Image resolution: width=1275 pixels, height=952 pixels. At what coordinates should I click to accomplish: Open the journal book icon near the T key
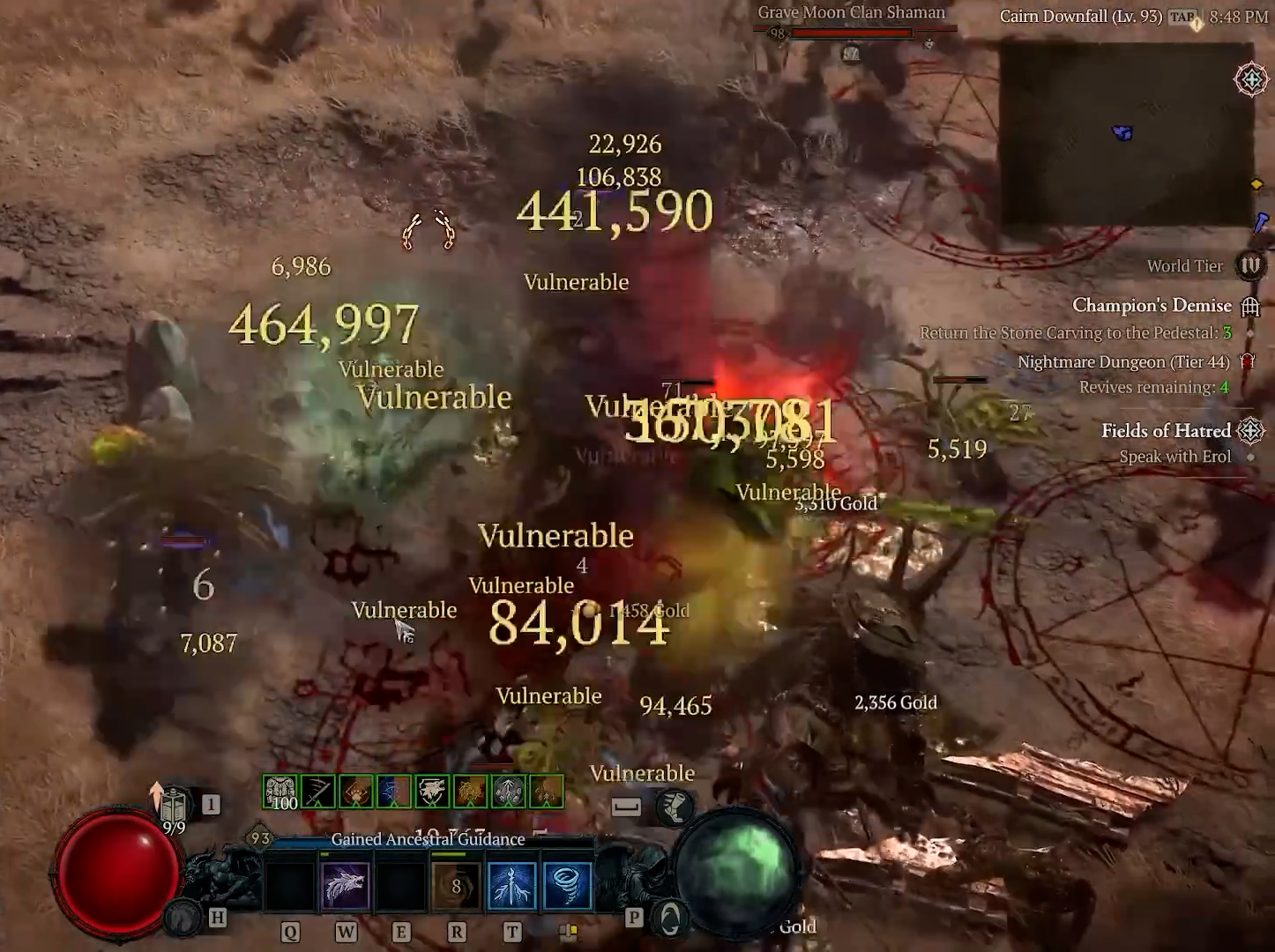567,931
